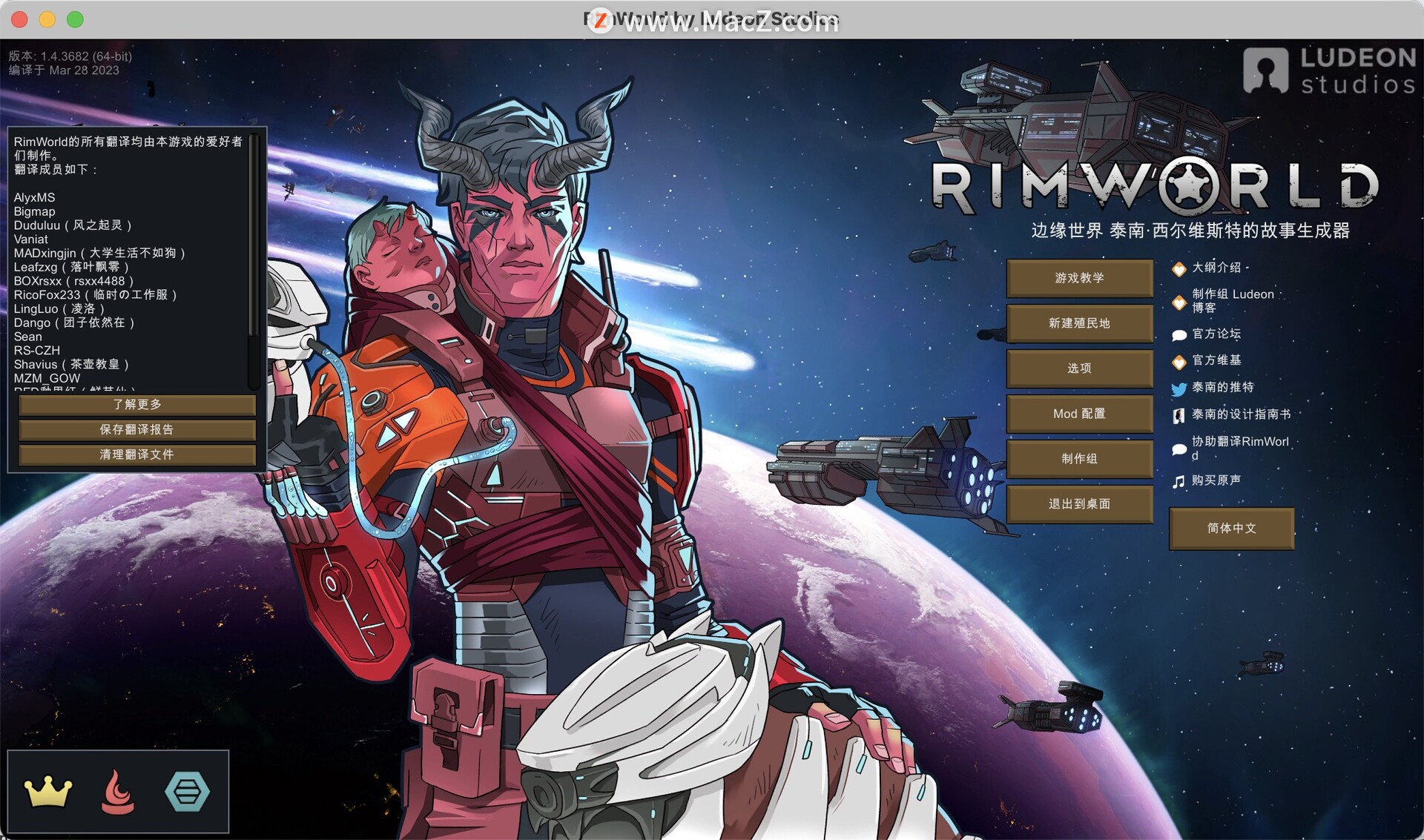Screen dimensions: 1424x840
Task: Click the diamond icon next to 官方维基
Action: click(1179, 361)
